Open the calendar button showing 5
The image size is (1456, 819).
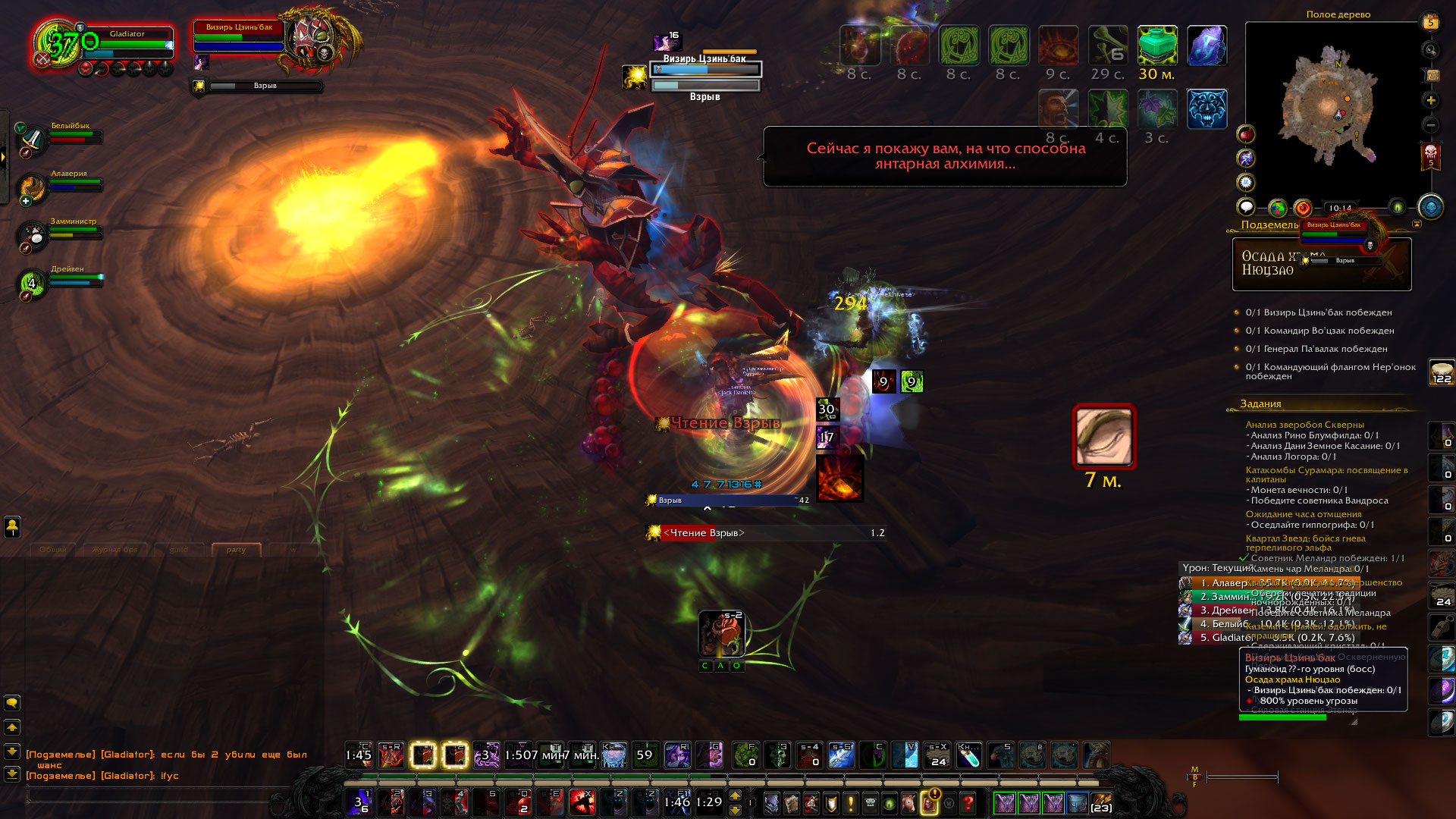coord(1431,22)
